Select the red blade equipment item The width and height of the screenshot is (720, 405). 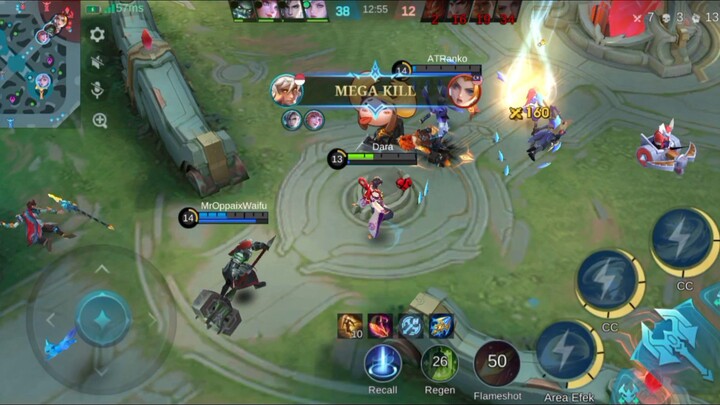381,326
